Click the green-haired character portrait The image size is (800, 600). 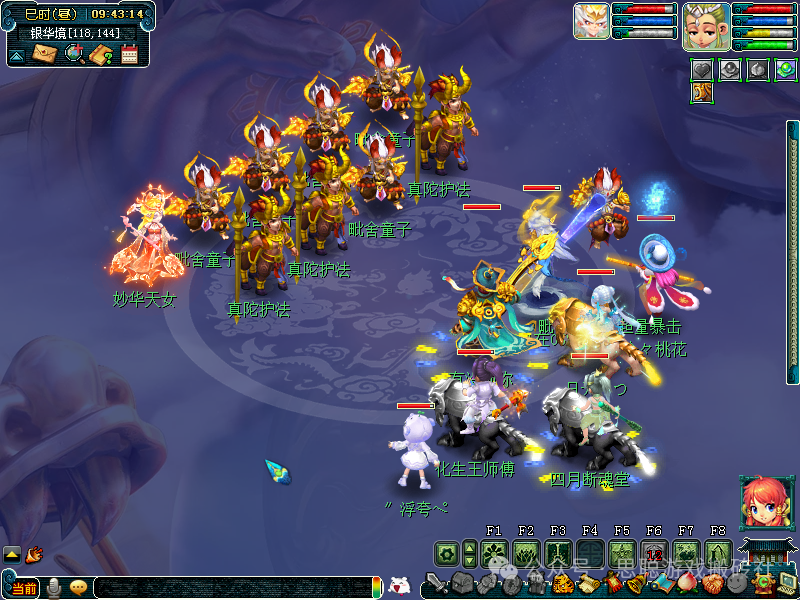click(x=704, y=24)
